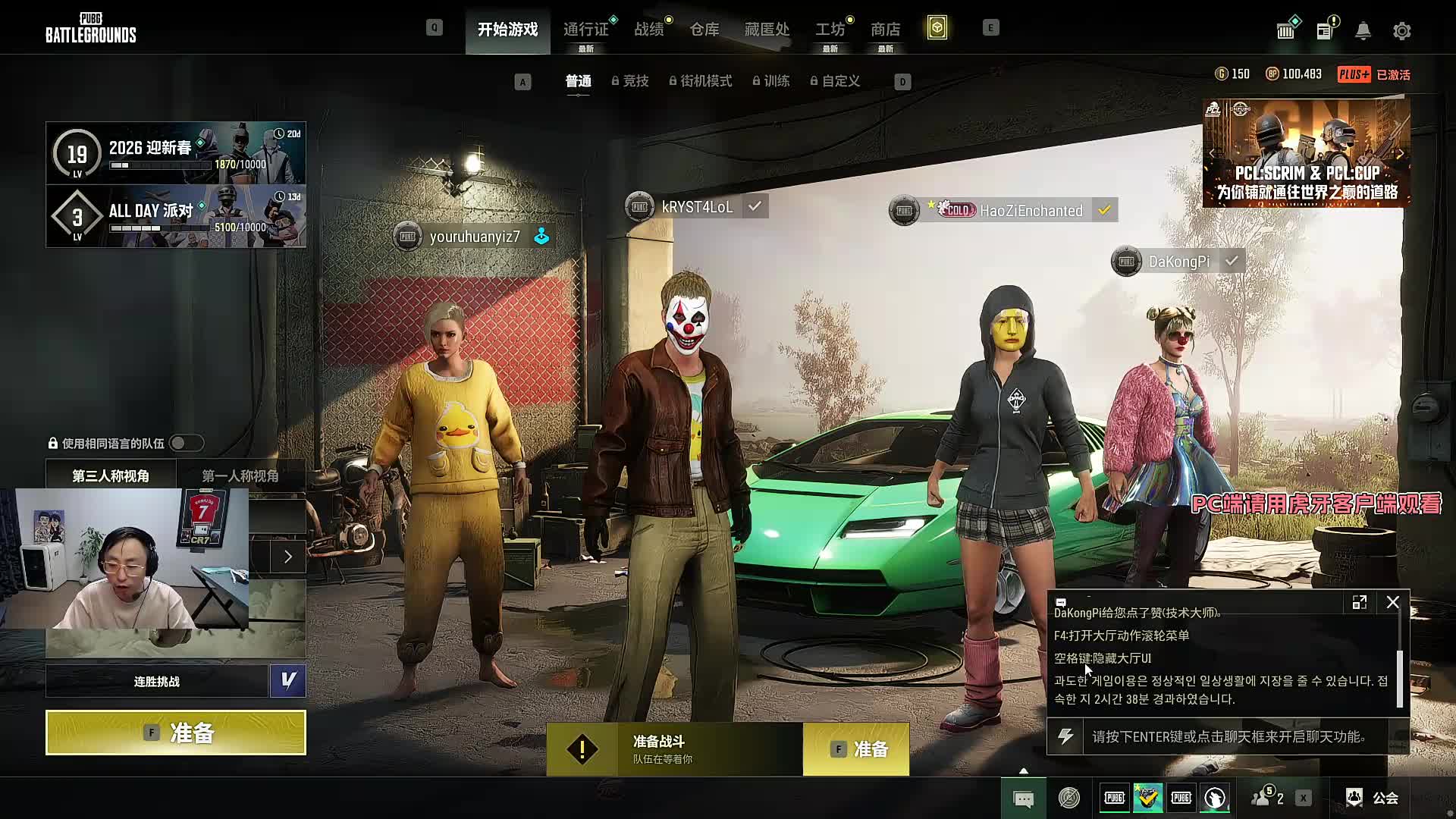Click the large yellow 准备 ready button
1456x819 pixels.
[x=176, y=733]
